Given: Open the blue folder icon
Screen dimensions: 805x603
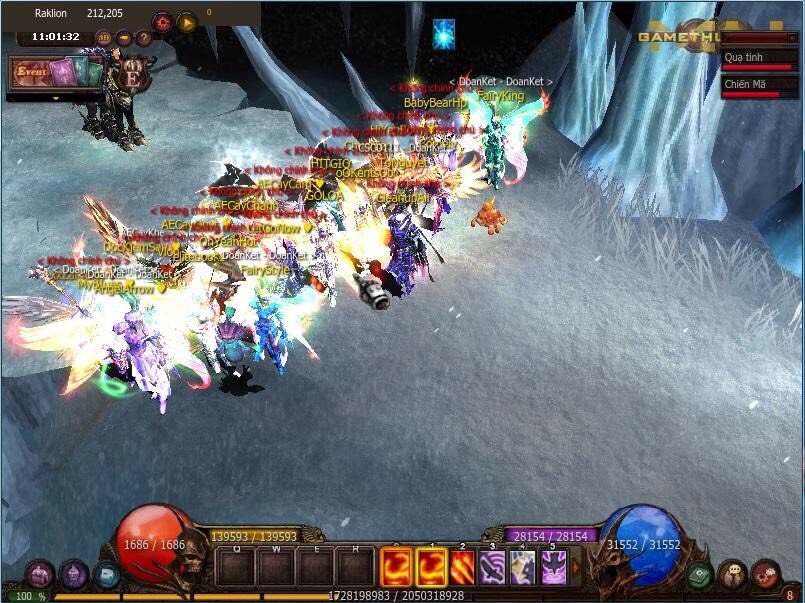Looking at the screenshot, I should coord(107,575).
